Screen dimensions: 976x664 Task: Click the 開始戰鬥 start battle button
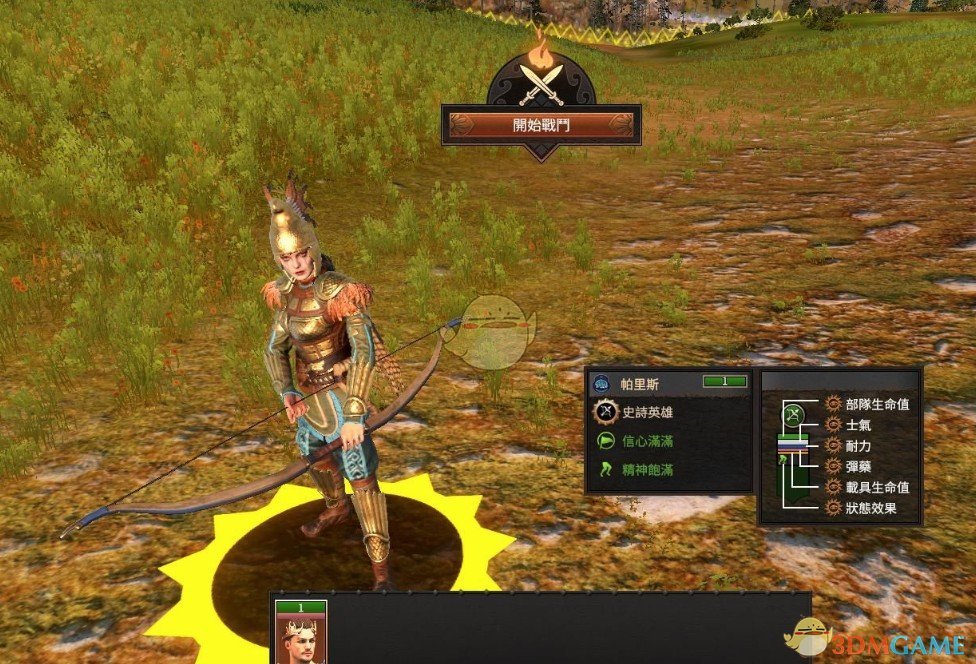(541, 125)
